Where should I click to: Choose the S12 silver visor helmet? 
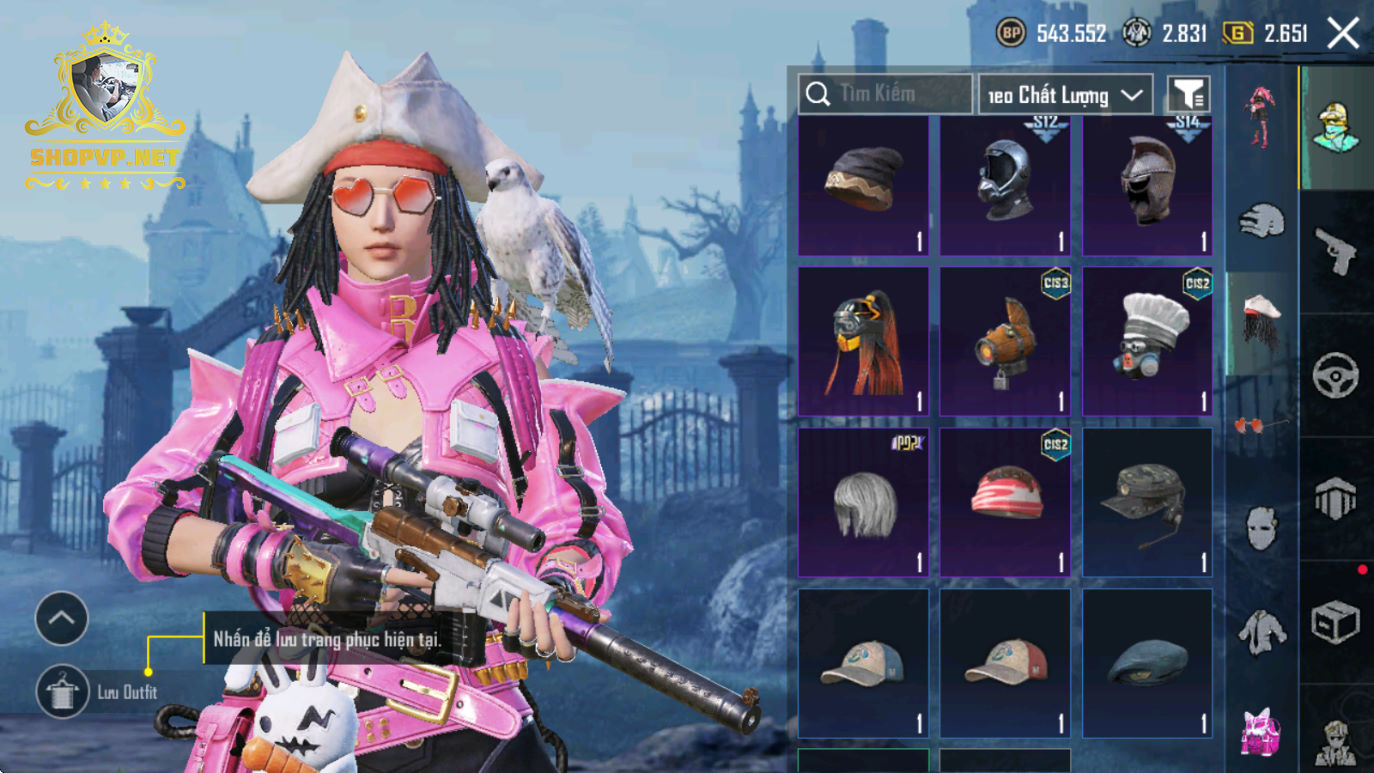click(x=1005, y=185)
